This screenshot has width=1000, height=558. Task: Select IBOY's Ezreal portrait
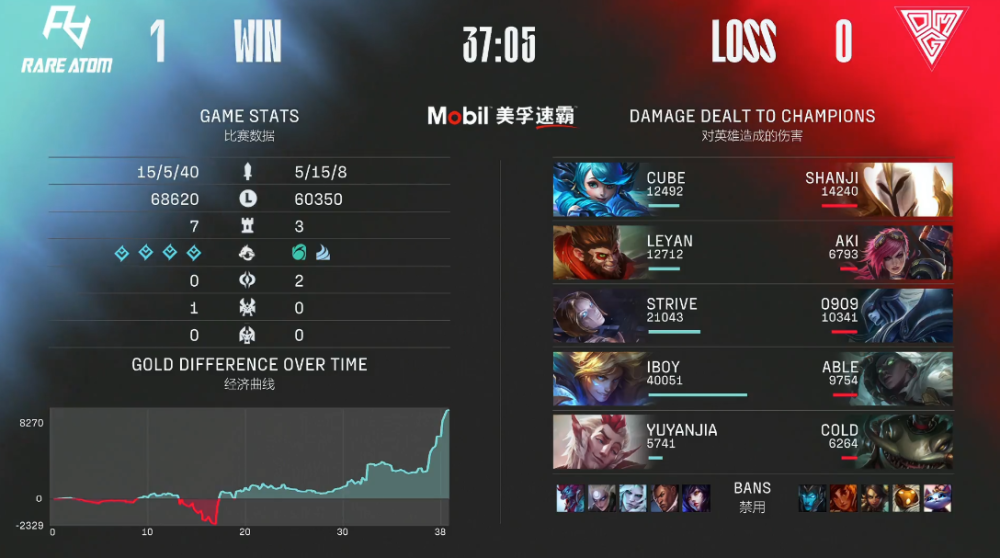pos(597,378)
